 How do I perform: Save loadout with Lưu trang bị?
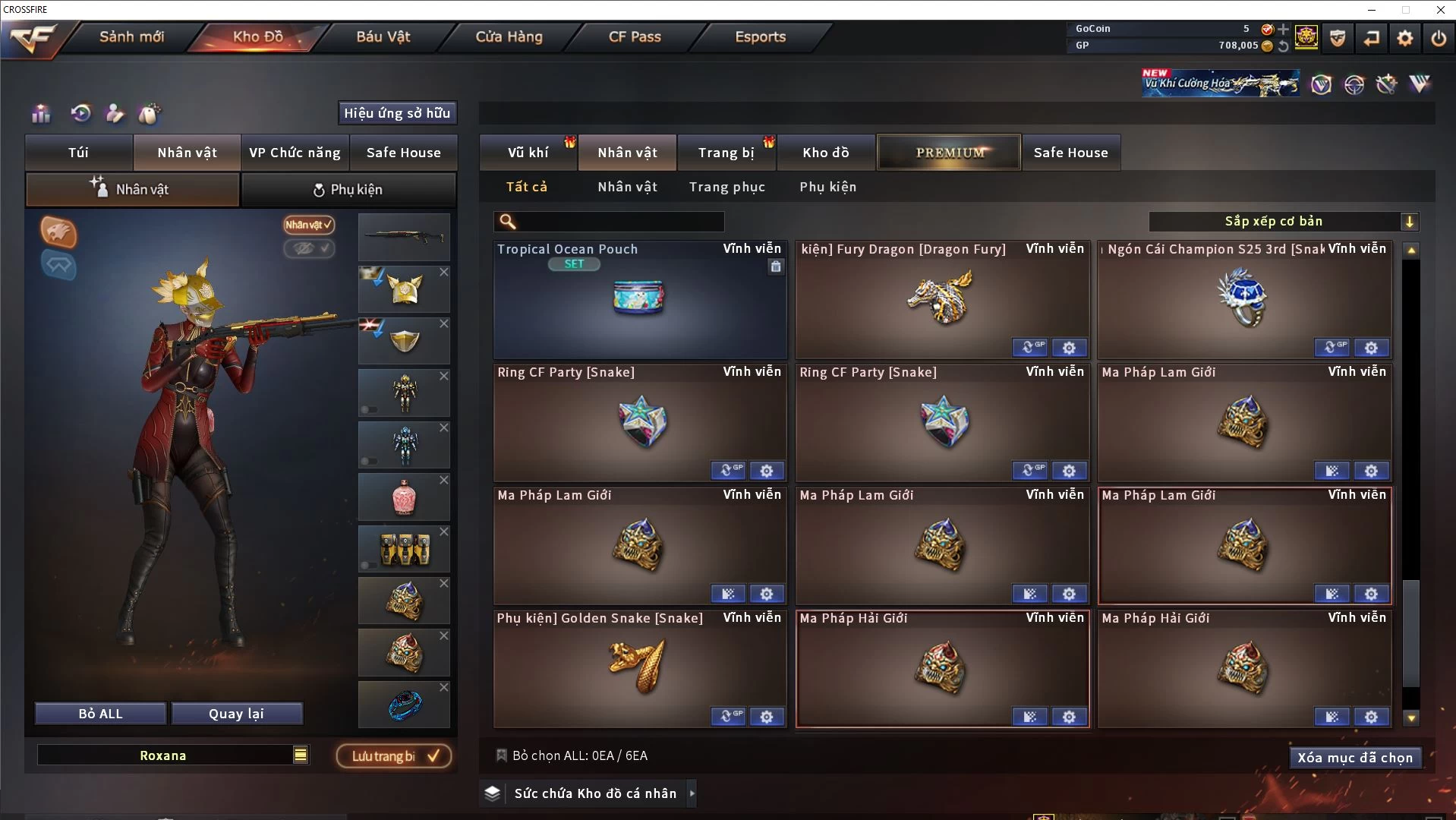click(x=394, y=756)
